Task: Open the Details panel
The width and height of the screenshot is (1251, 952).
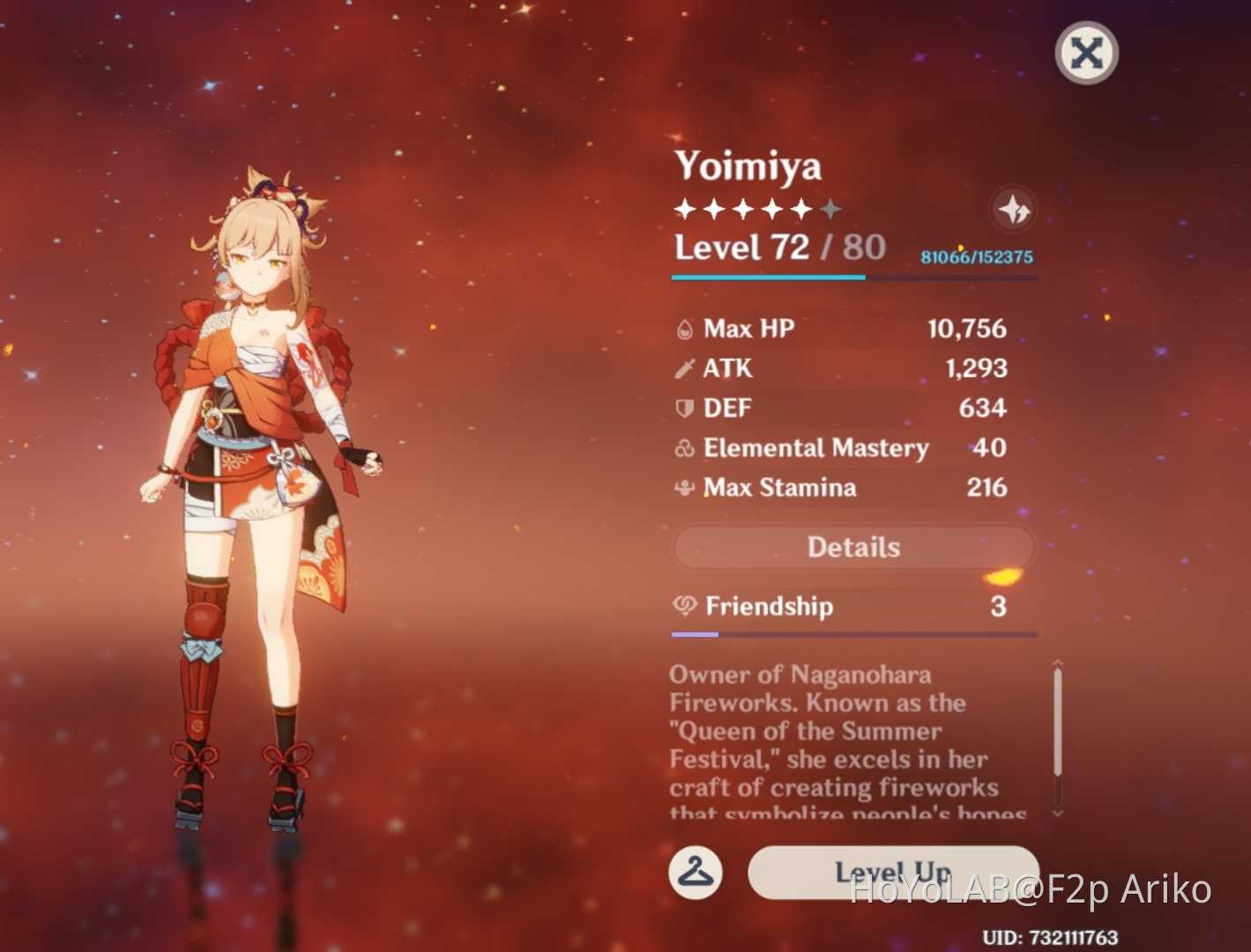Action: (852, 547)
